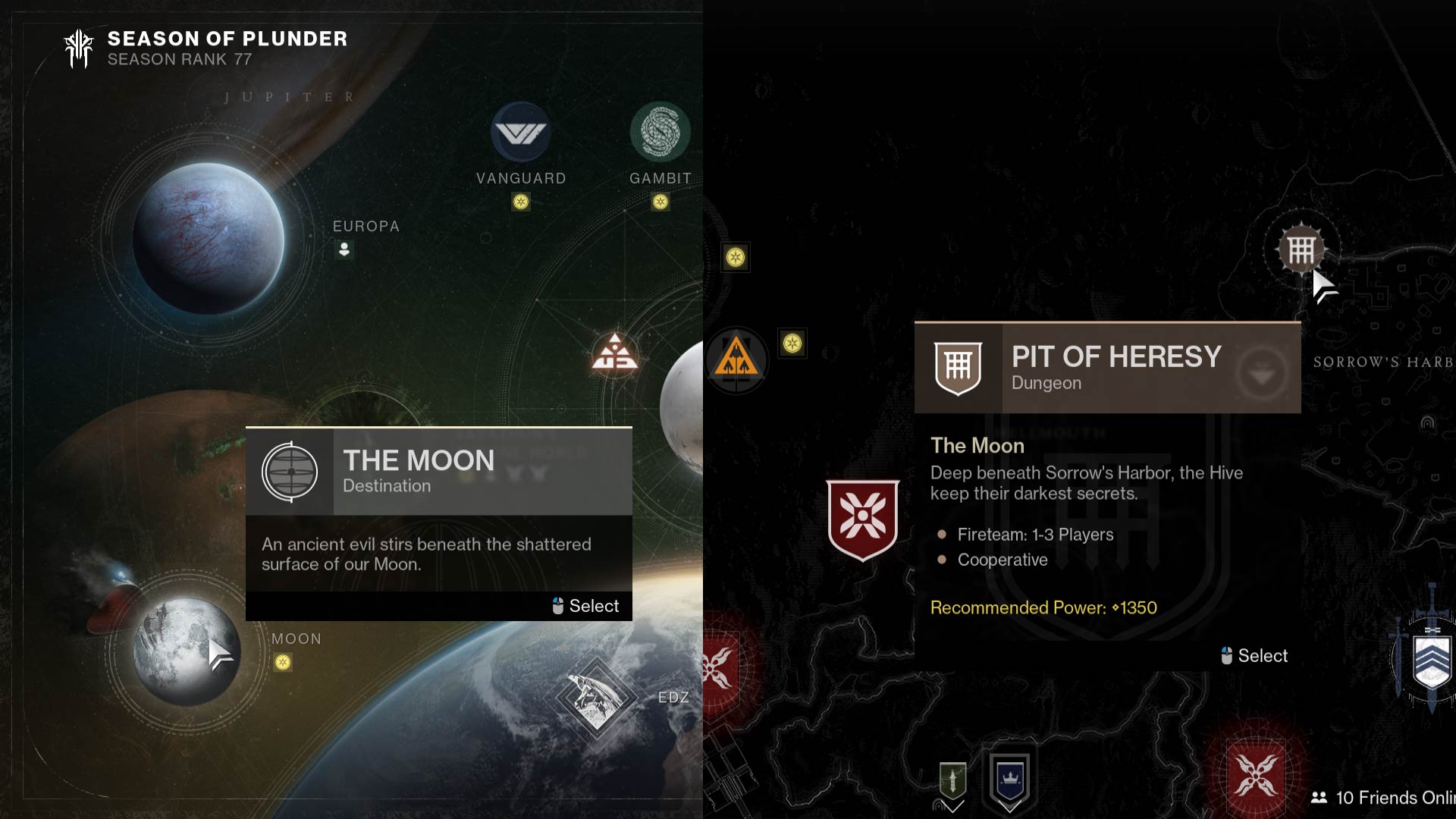
Task: Select the Moon destination circular emblem on its card
Action: coord(291,471)
